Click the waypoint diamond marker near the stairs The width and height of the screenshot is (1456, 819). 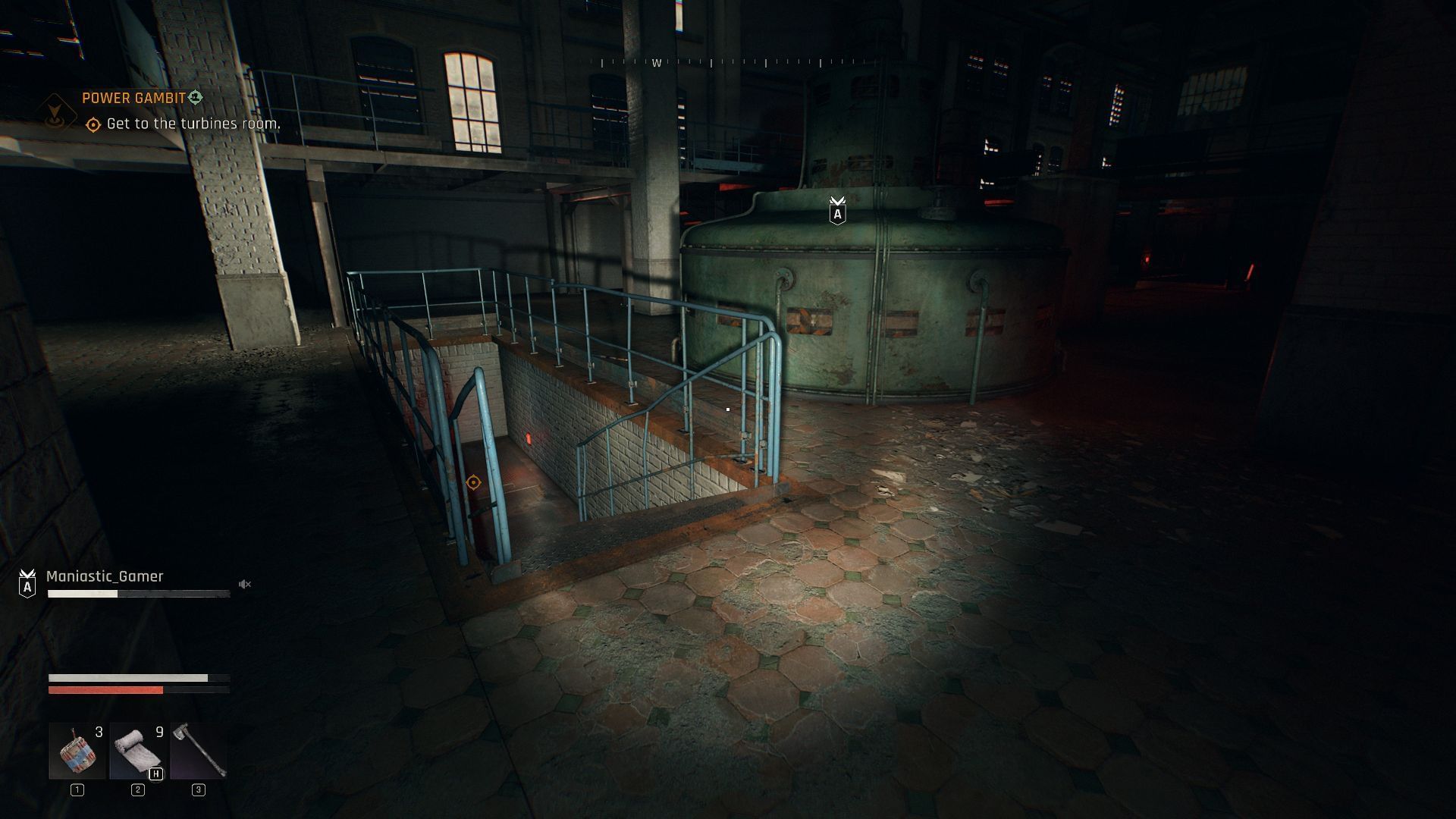474,481
